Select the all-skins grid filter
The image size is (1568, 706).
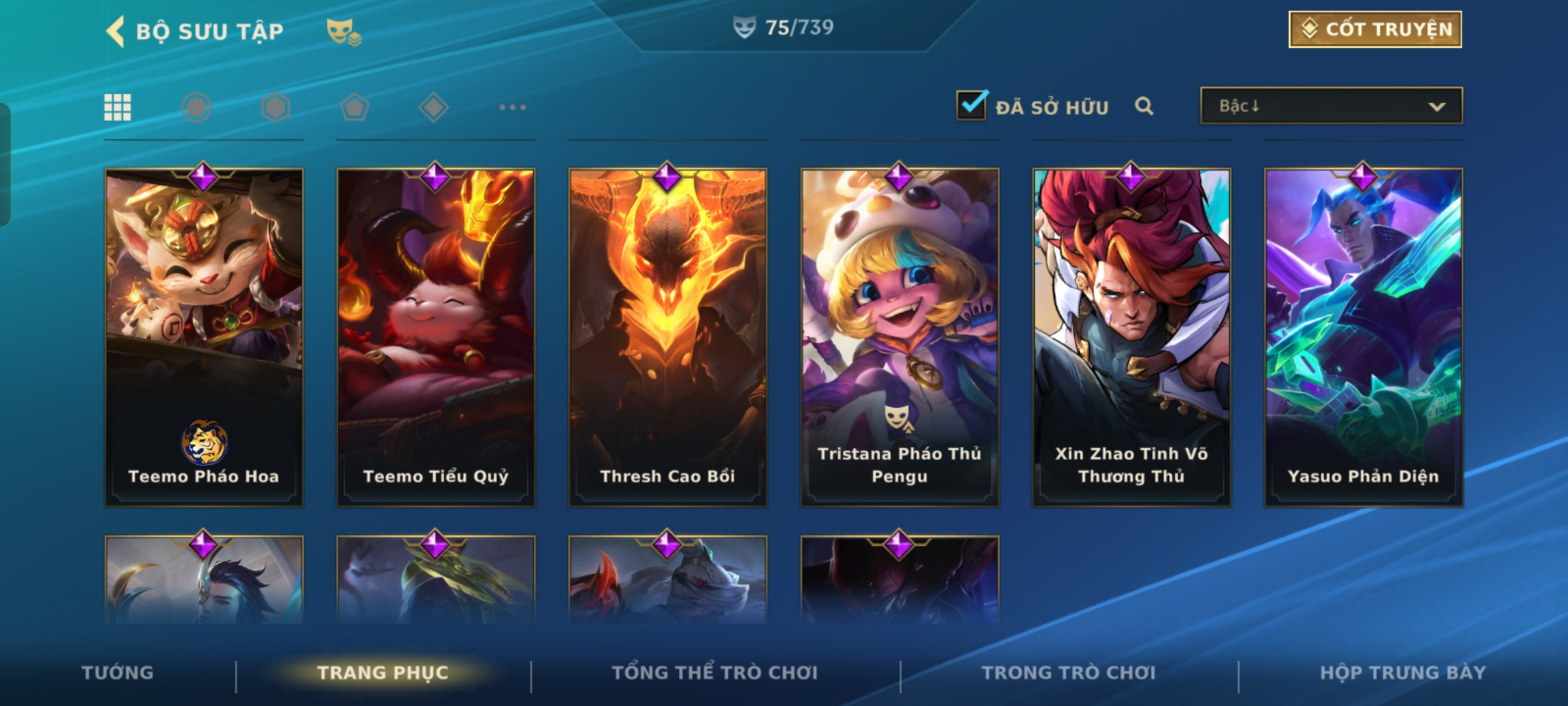[118, 107]
